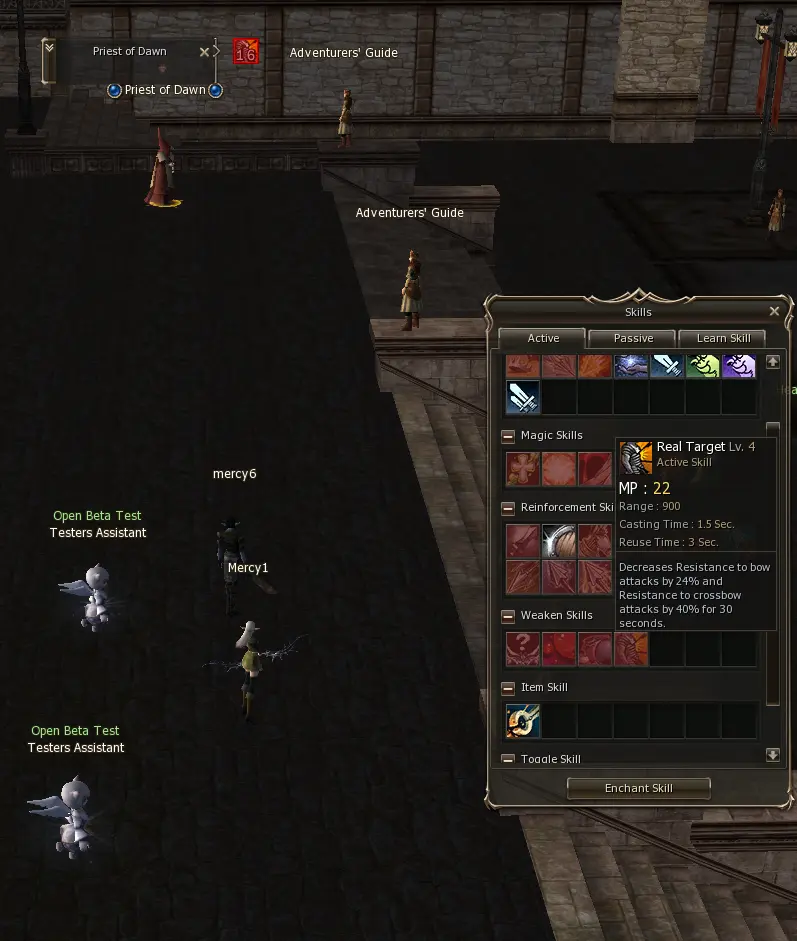Screen dimensions: 797x941
Task: Activate the item skill icon
Action: pyautogui.click(x=523, y=721)
